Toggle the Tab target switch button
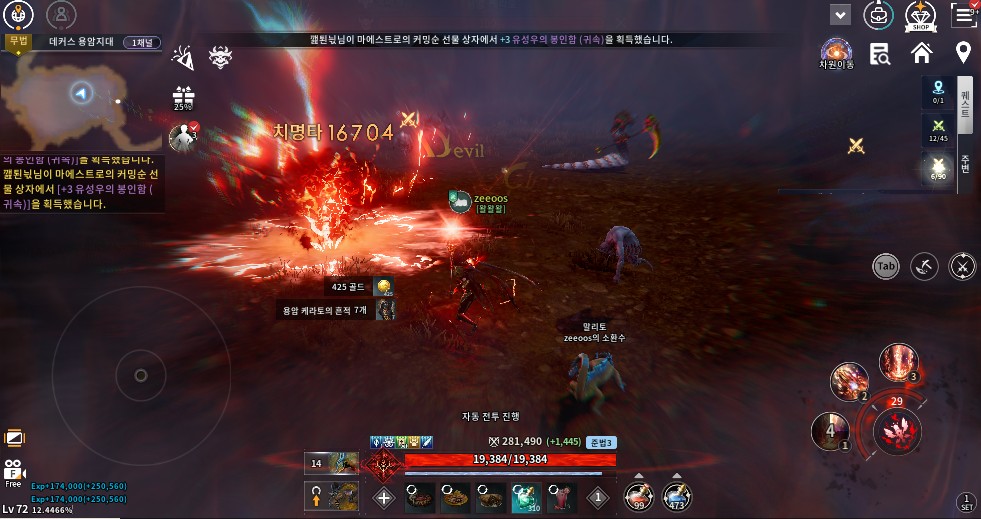 coord(886,266)
